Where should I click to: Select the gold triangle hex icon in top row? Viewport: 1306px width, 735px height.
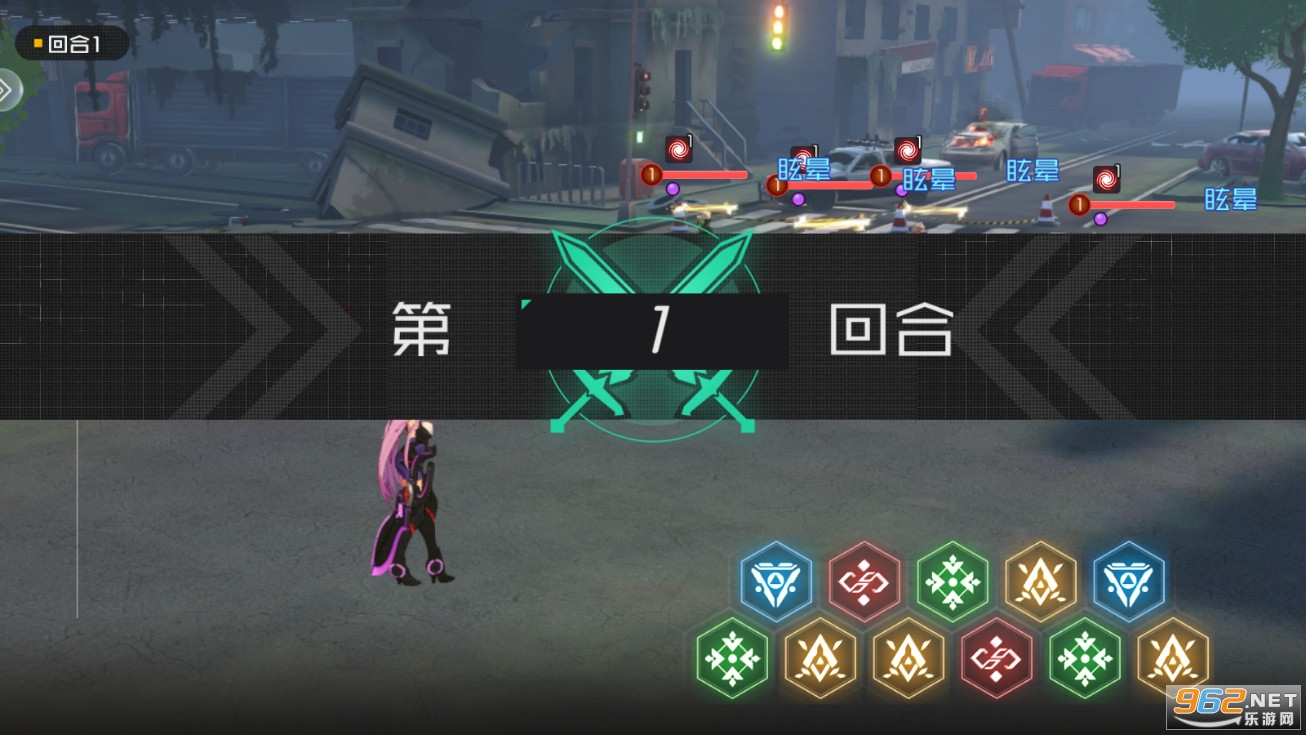[x=1040, y=580]
